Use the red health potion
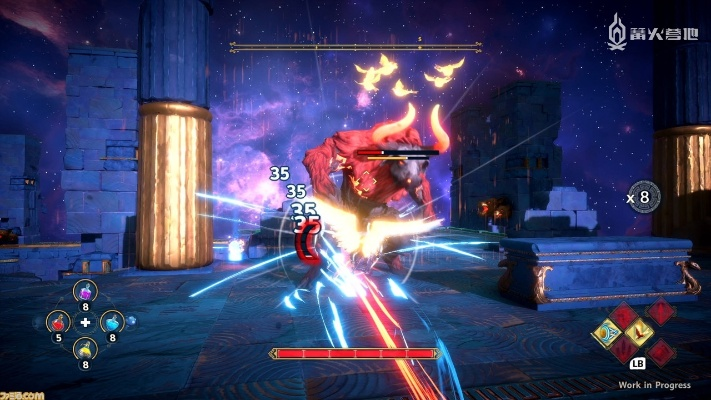Viewport: 711px width, 400px height. coord(60,322)
